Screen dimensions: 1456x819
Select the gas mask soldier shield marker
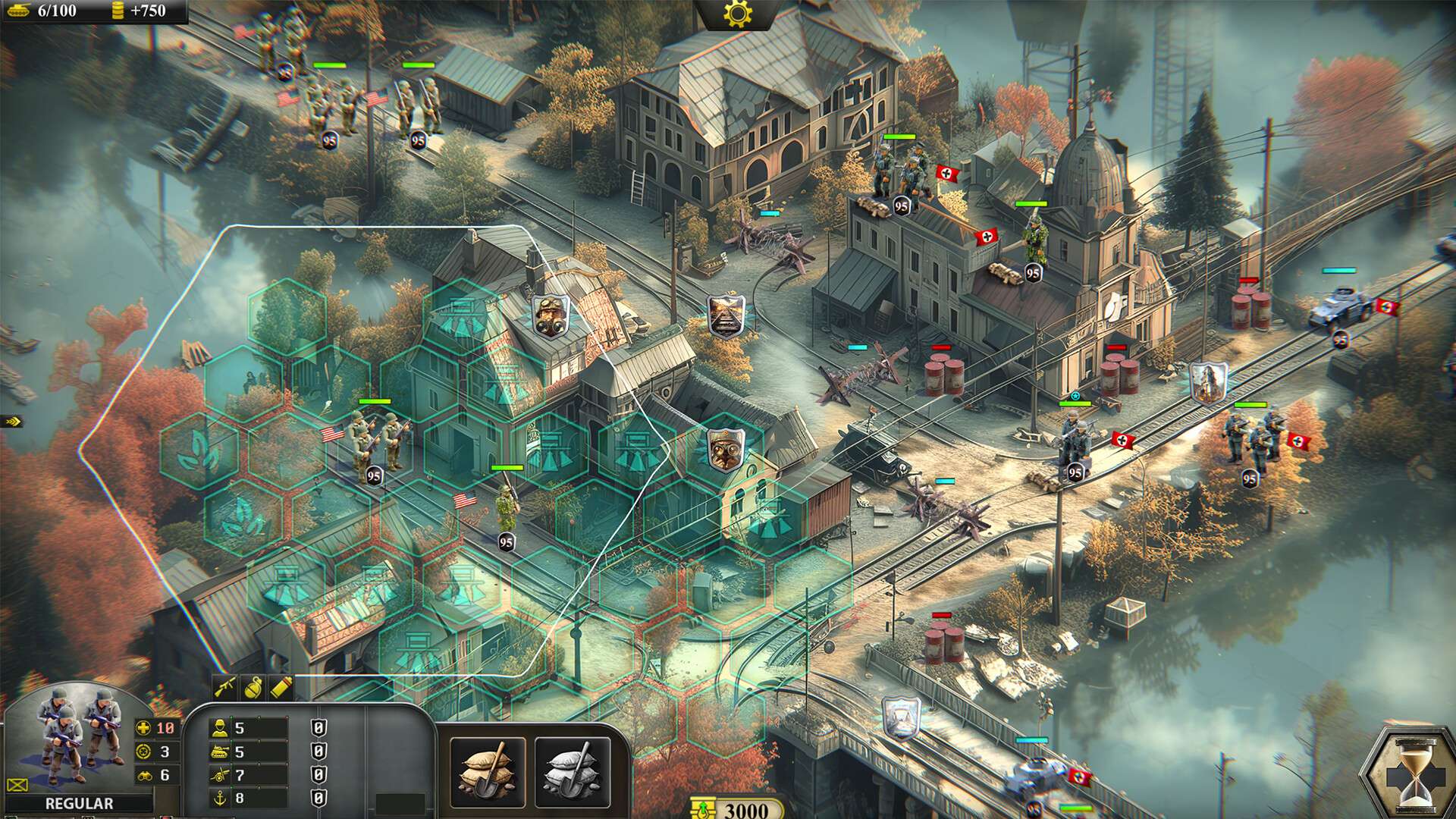pyautogui.click(x=551, y=316)
